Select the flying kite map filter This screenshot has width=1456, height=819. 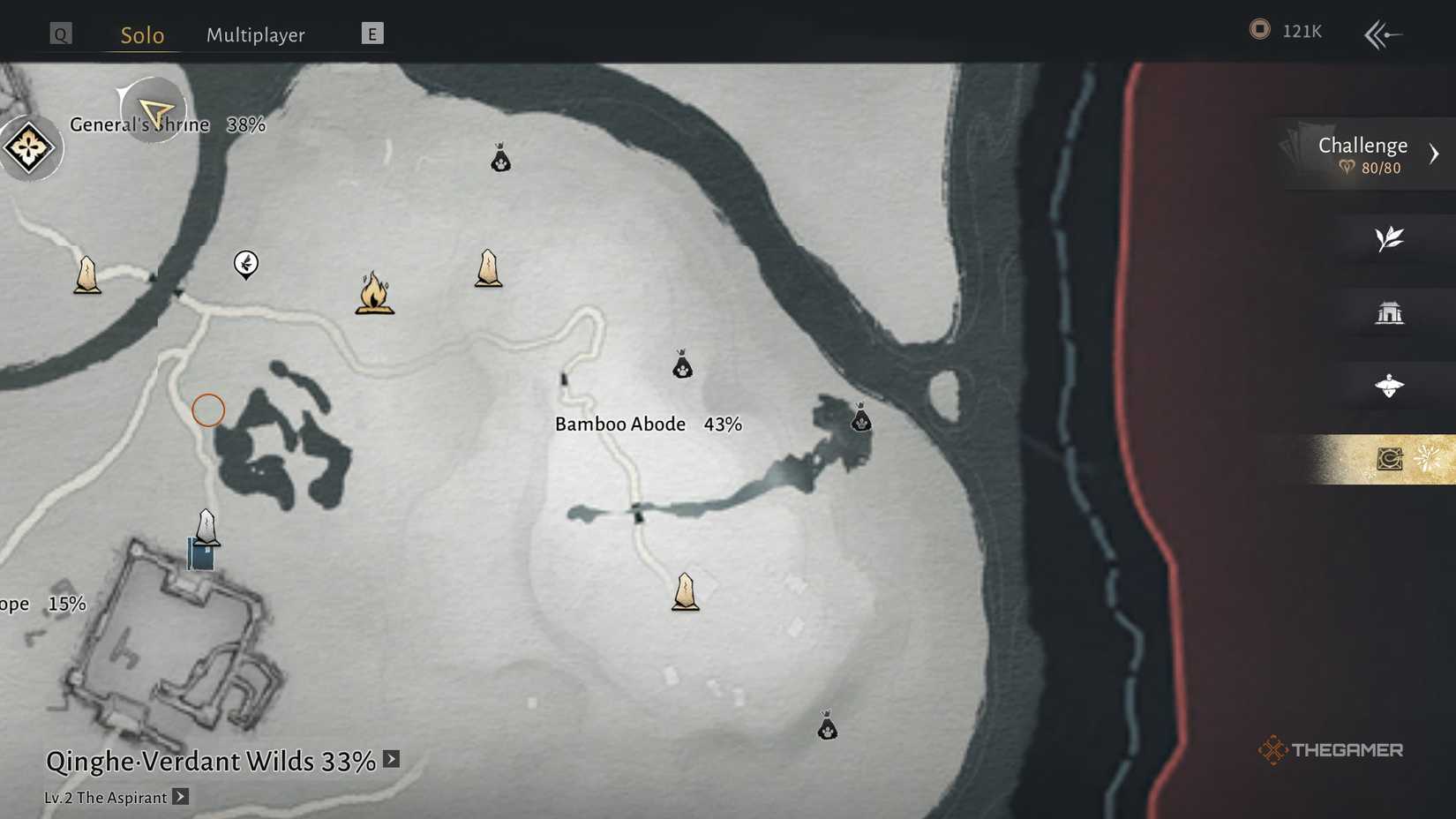point(1391,386)
